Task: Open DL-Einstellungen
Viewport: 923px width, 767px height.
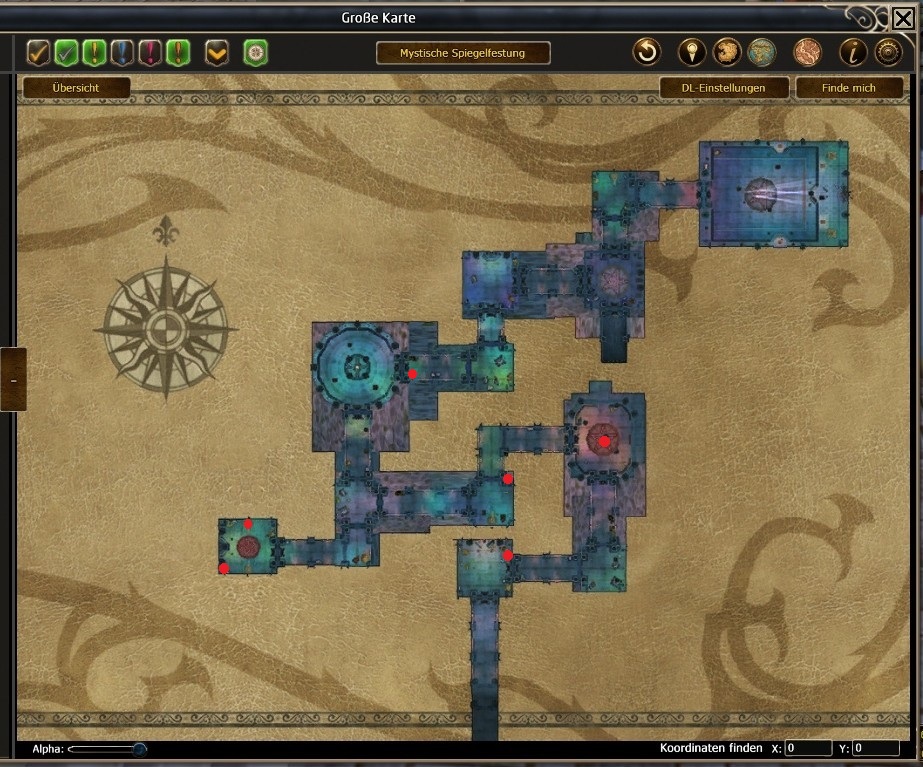Action: coord(725,88)
